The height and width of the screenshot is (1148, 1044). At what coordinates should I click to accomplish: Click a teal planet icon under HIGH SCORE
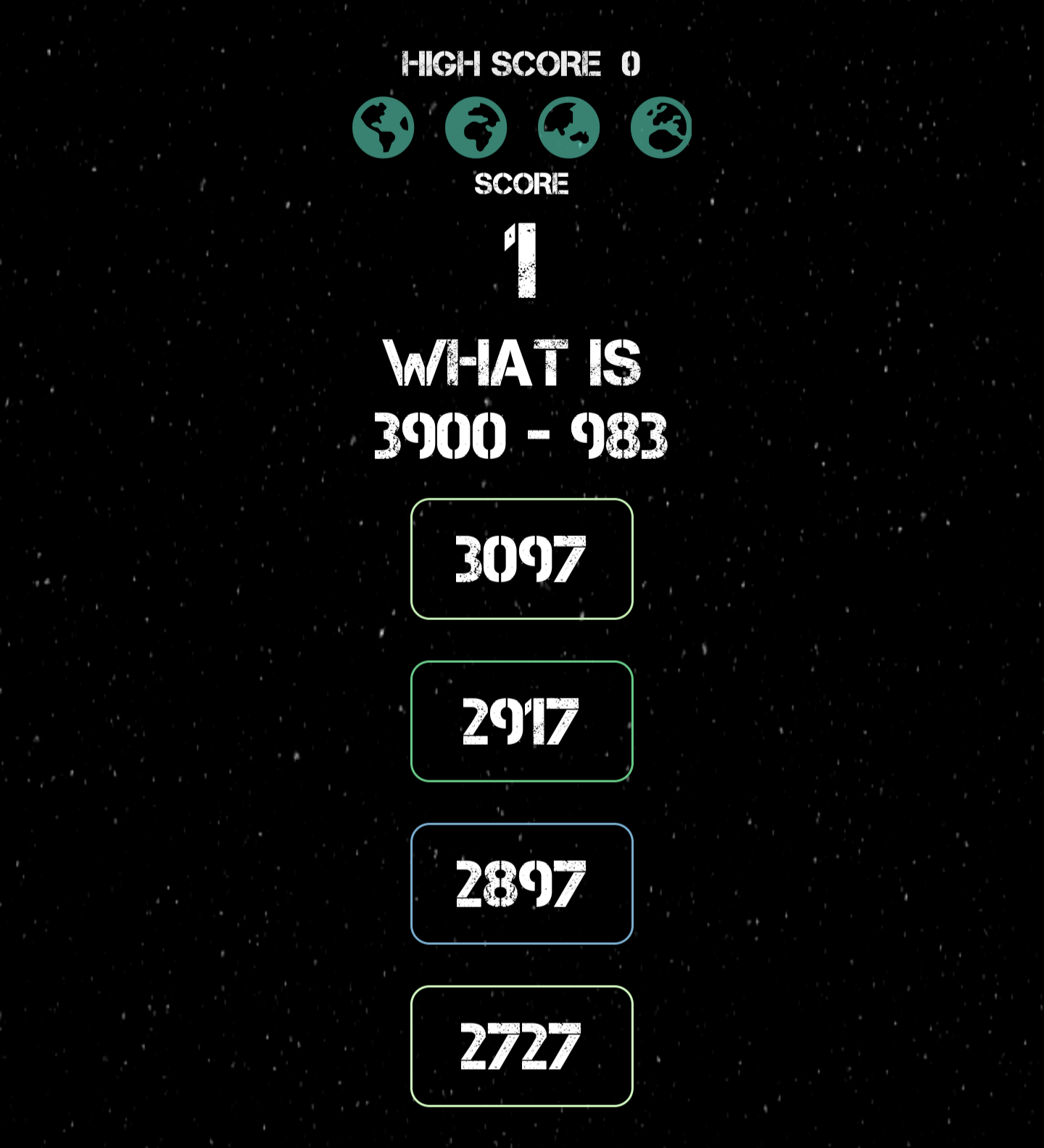384,126
